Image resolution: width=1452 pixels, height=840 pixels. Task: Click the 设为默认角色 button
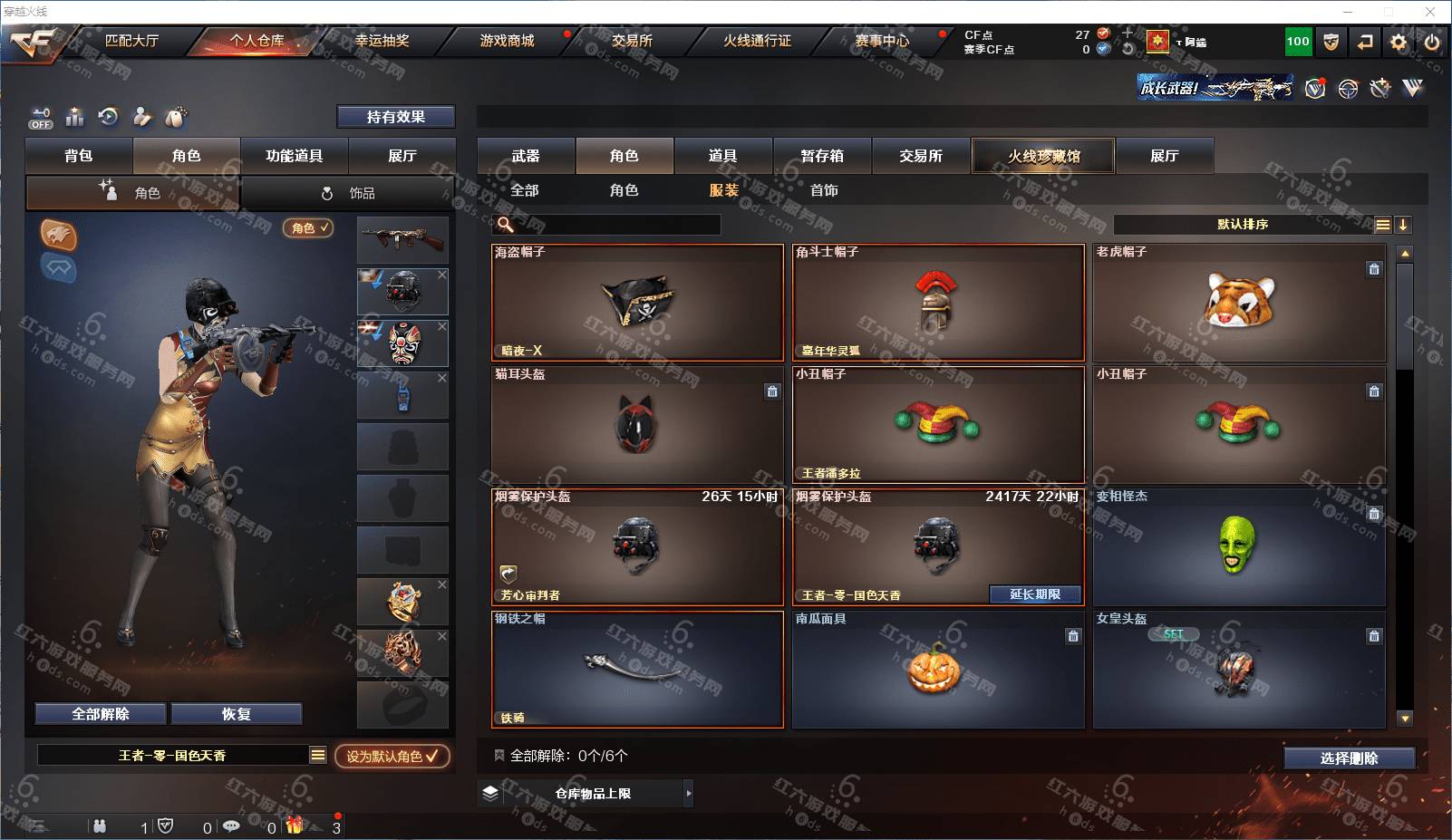click(x=392, y=756)
